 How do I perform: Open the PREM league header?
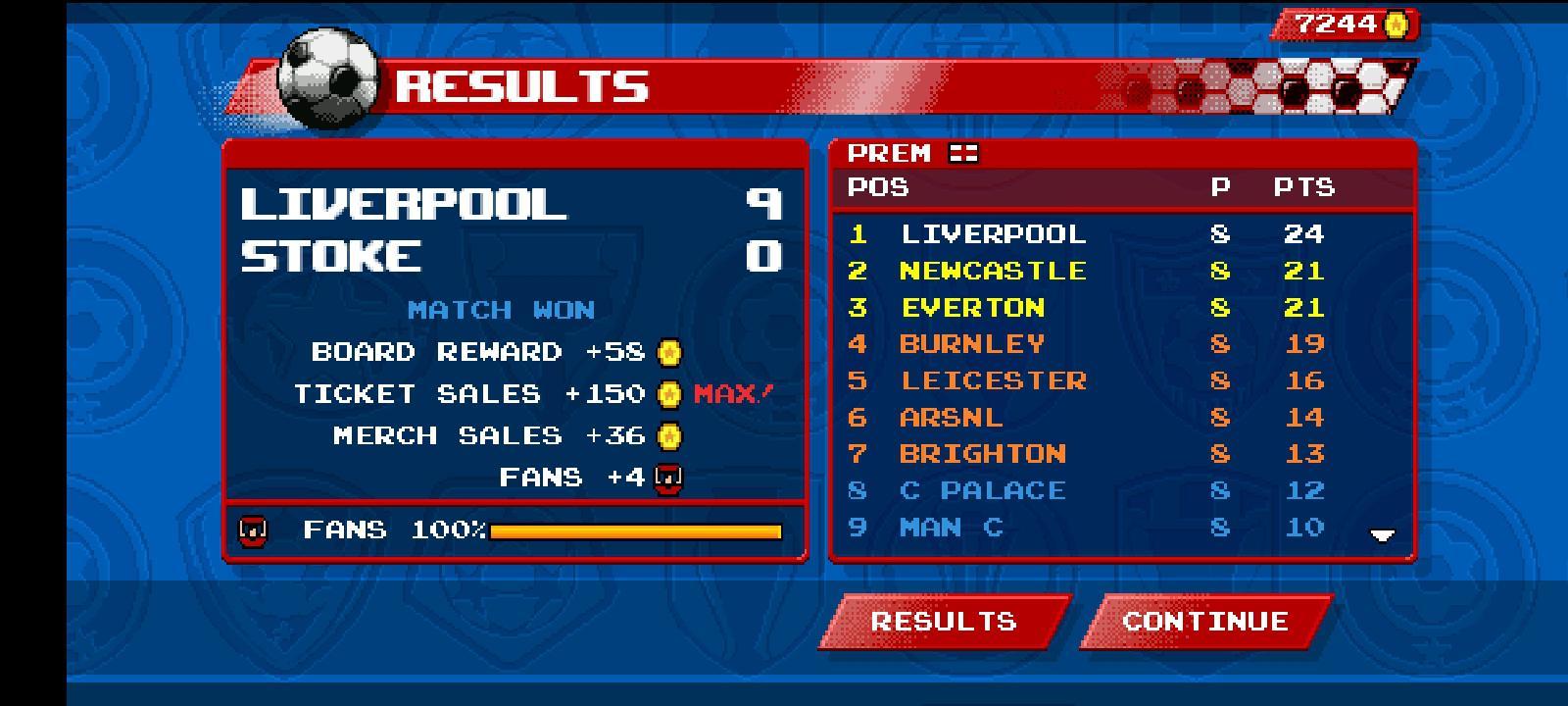[x=891, y=153]
